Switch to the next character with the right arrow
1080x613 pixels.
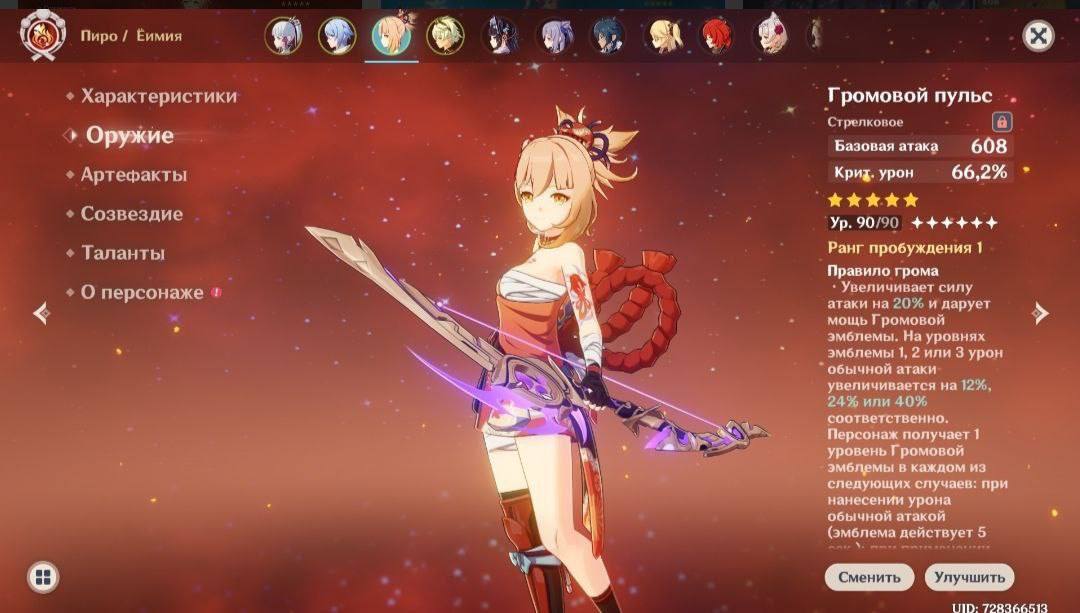(1041, 313)
